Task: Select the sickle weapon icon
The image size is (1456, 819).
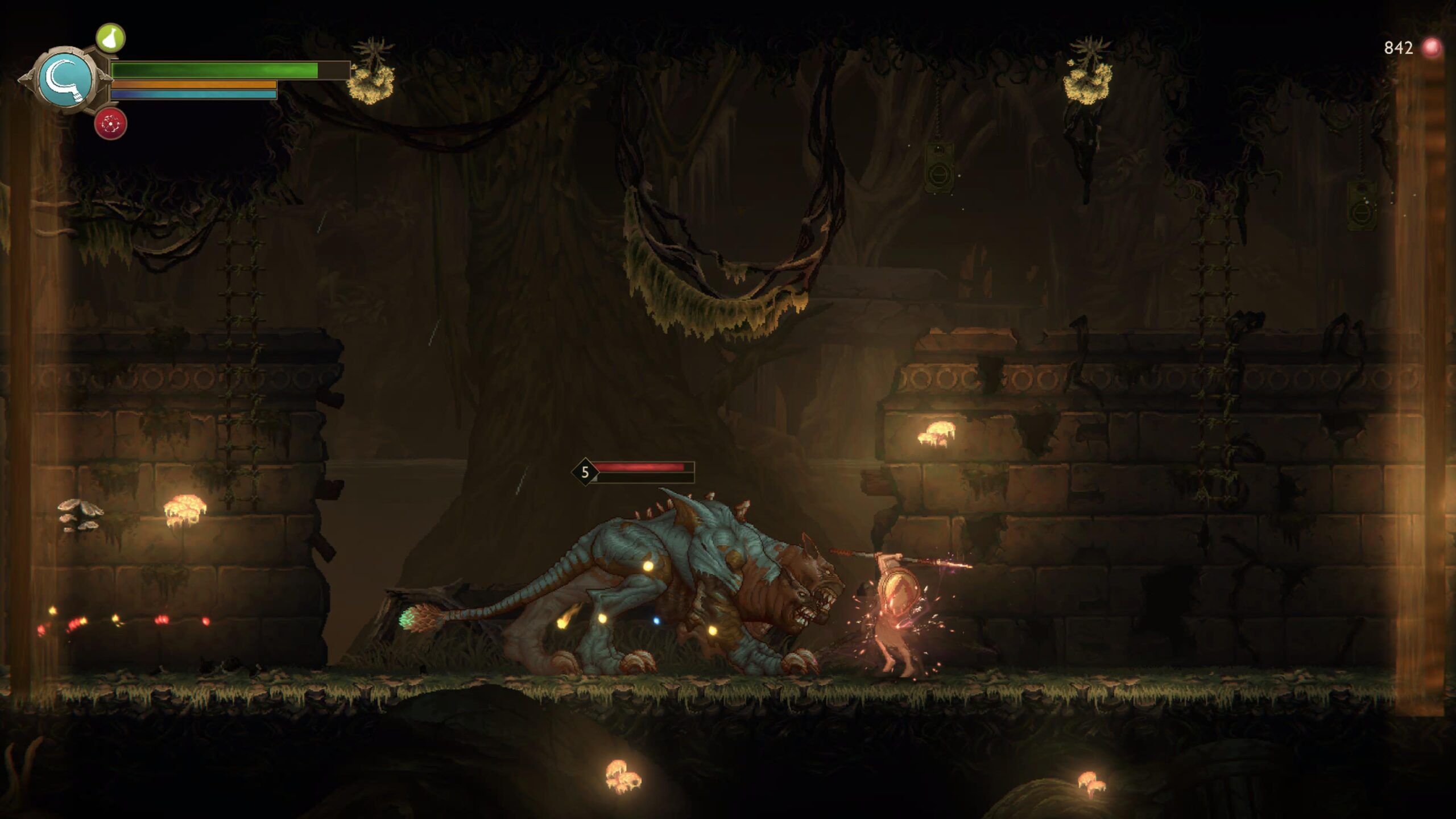Action: coord(66,79)
